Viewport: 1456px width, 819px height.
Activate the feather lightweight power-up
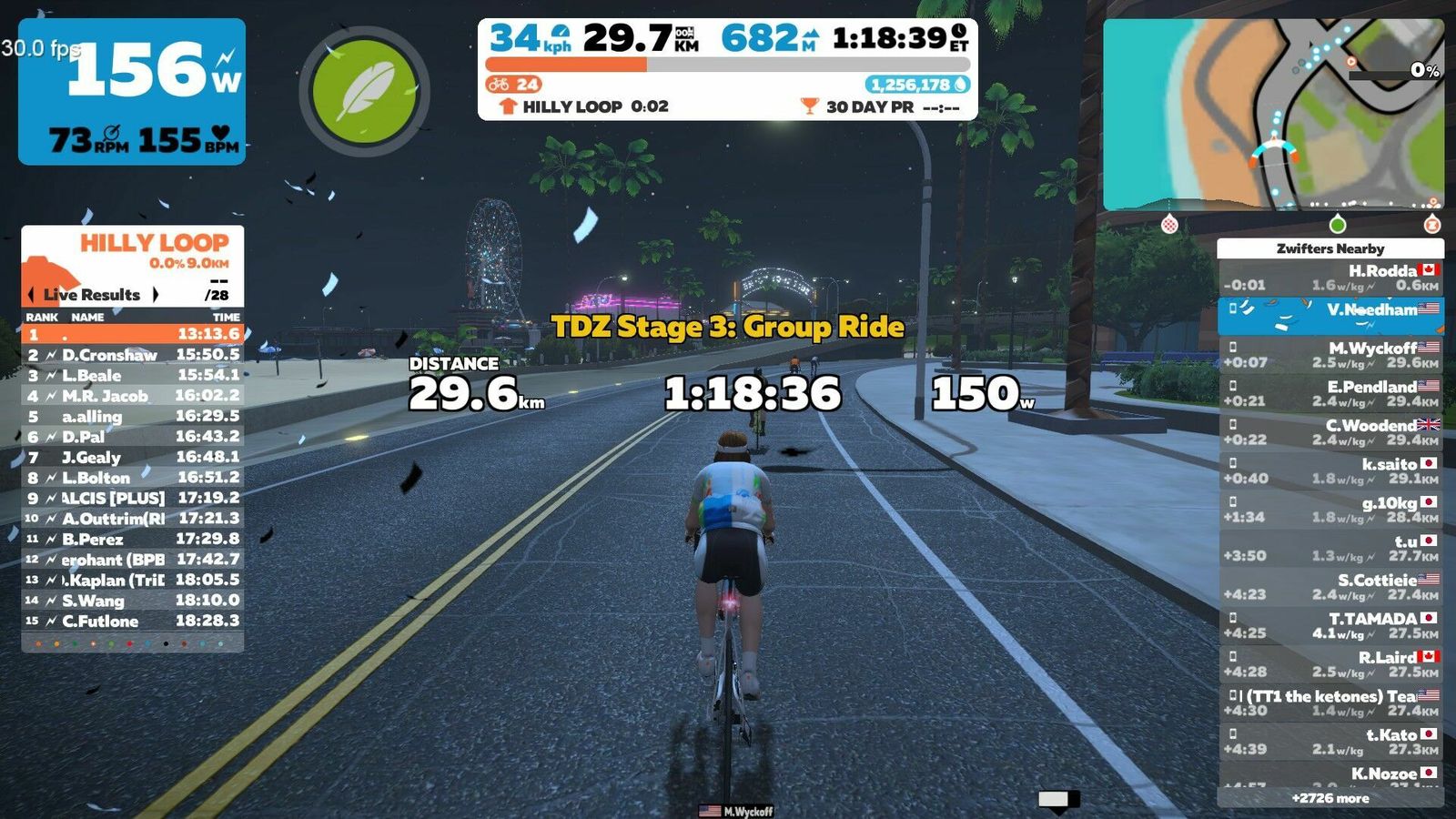[364, 90]
